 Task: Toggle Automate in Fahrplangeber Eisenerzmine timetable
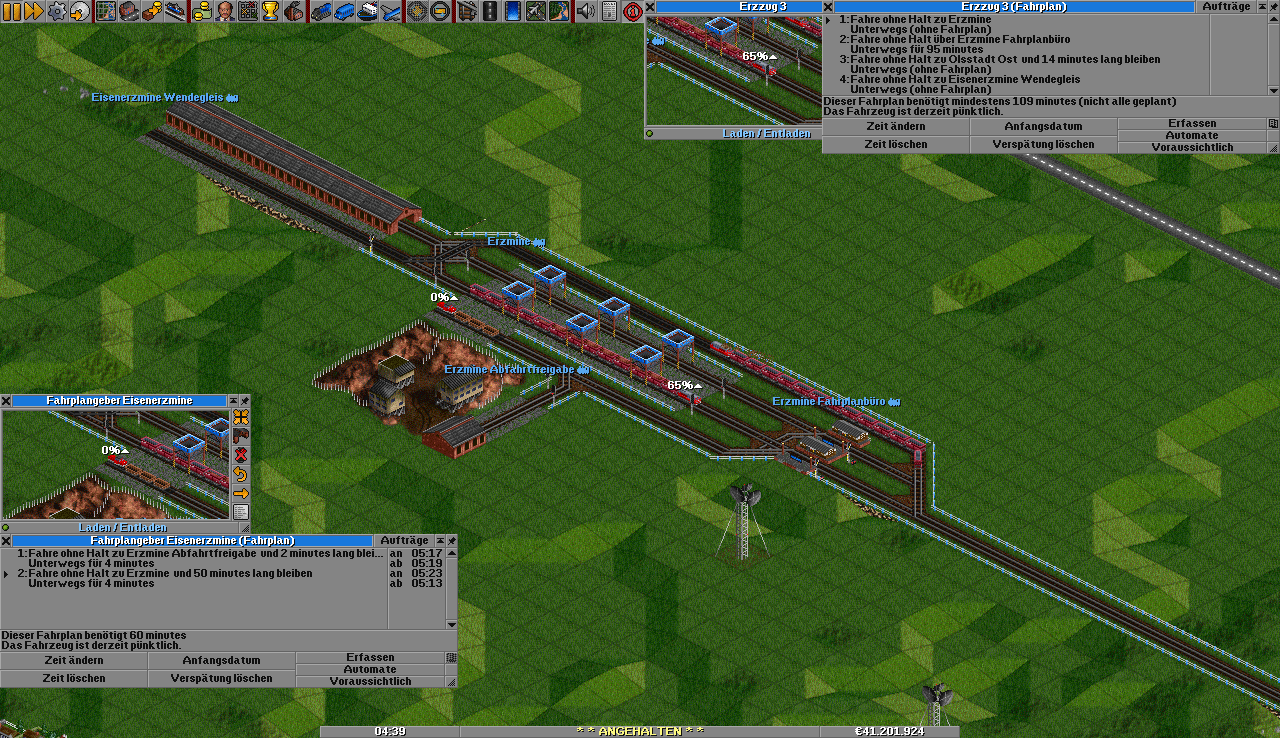[370, 669]
